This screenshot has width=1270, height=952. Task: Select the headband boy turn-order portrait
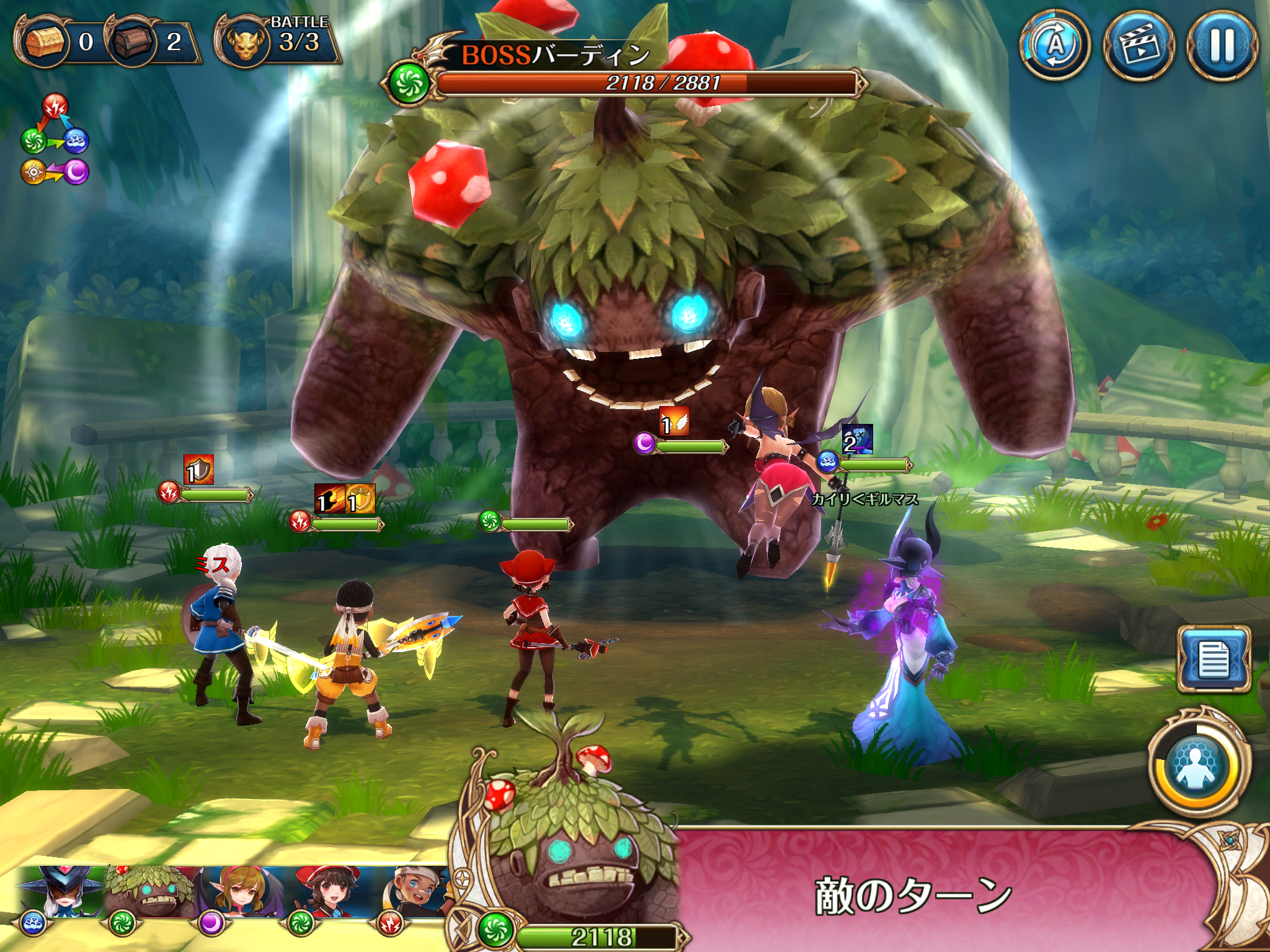417,892
